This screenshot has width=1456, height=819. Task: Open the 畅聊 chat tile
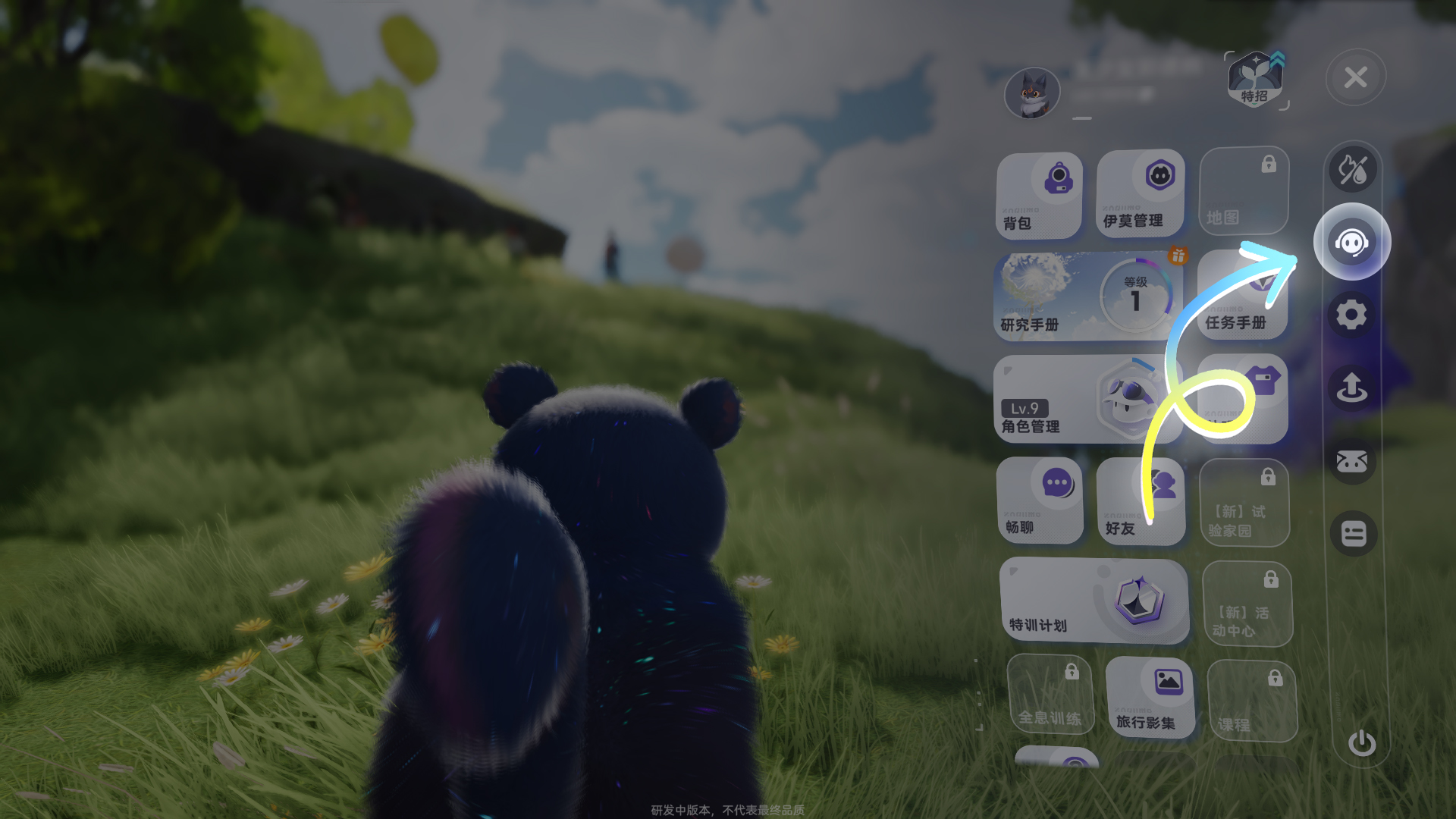point(1039,500)
